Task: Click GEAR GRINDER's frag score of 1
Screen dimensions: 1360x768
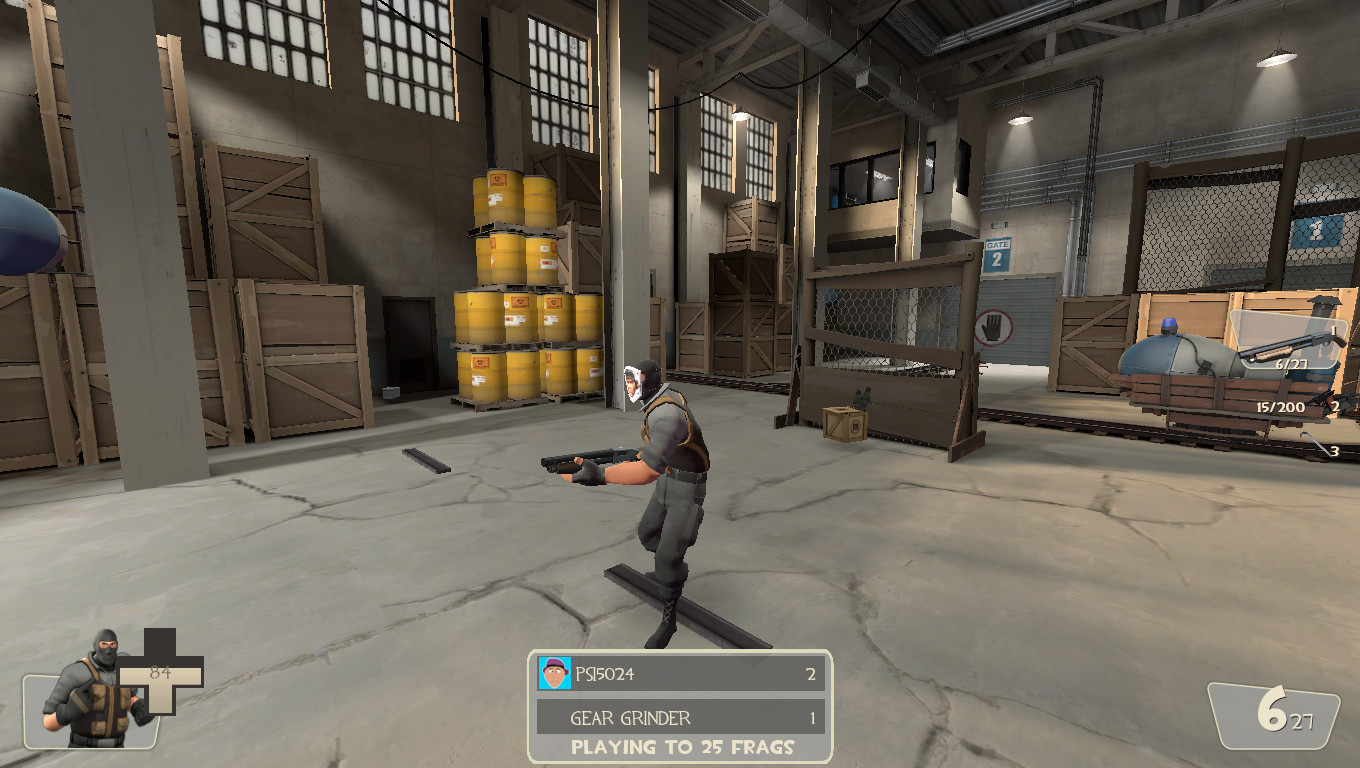Action: (812, 717)
